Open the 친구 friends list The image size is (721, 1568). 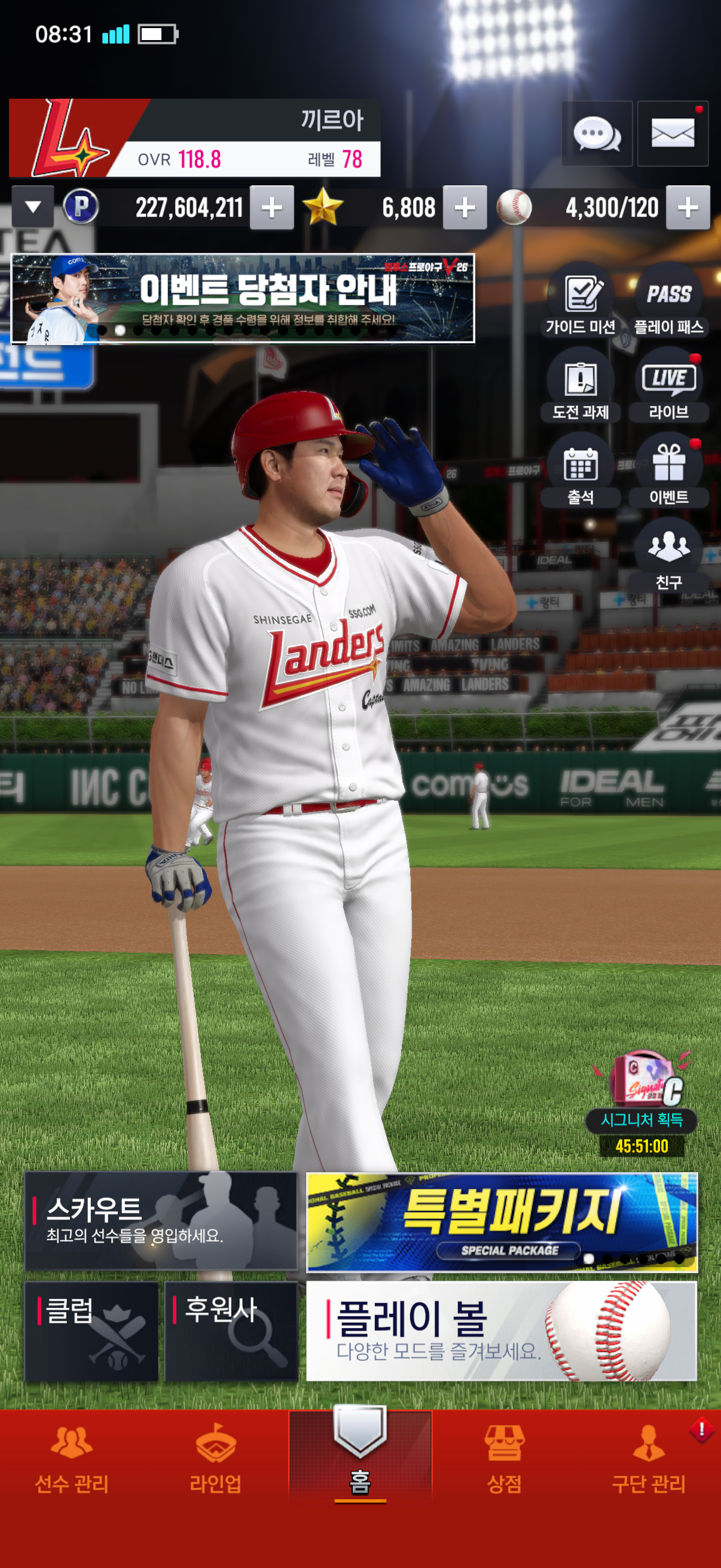click(668, 556)
